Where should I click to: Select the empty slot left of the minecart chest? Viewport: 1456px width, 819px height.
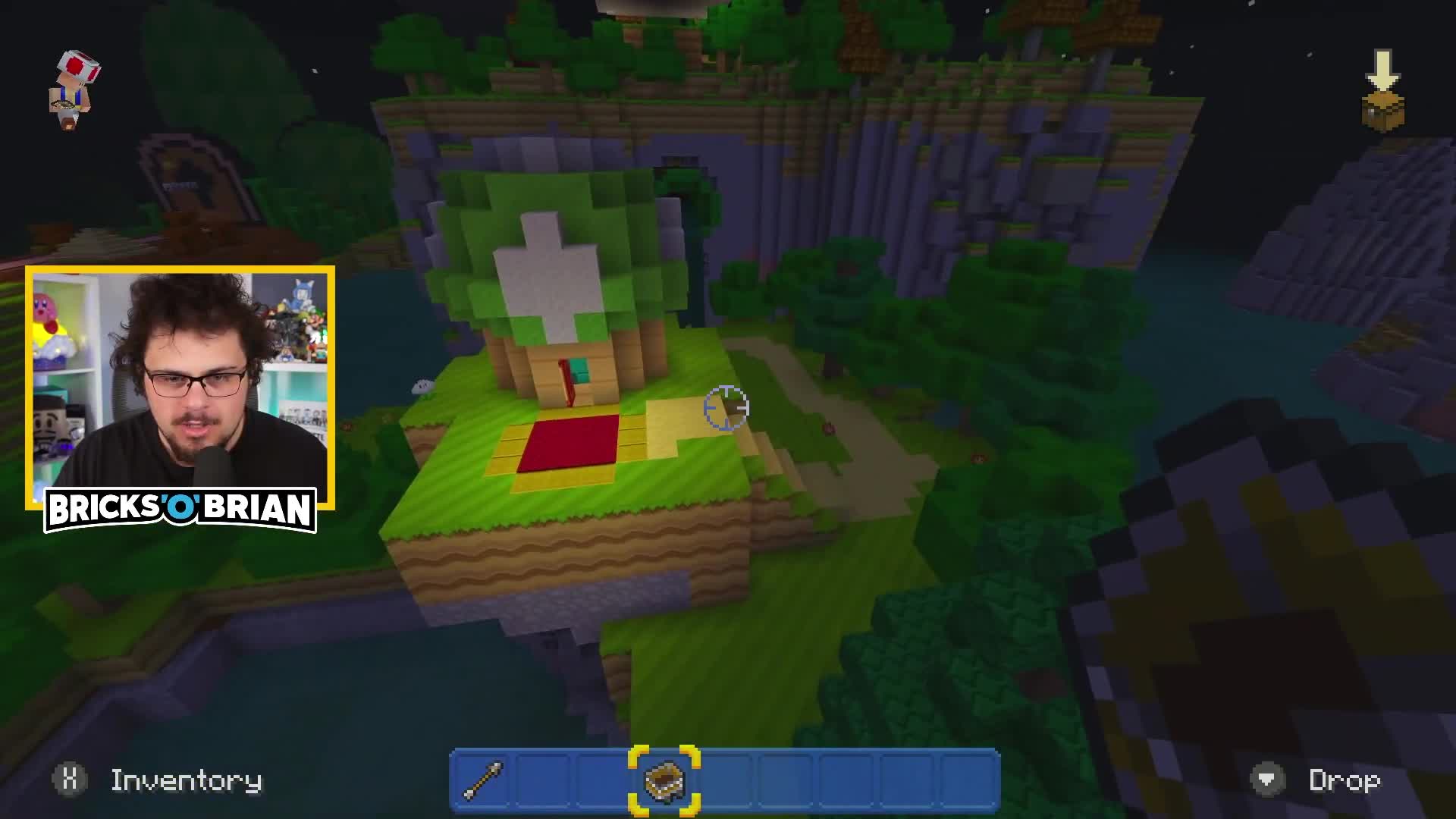coord(603,781)
